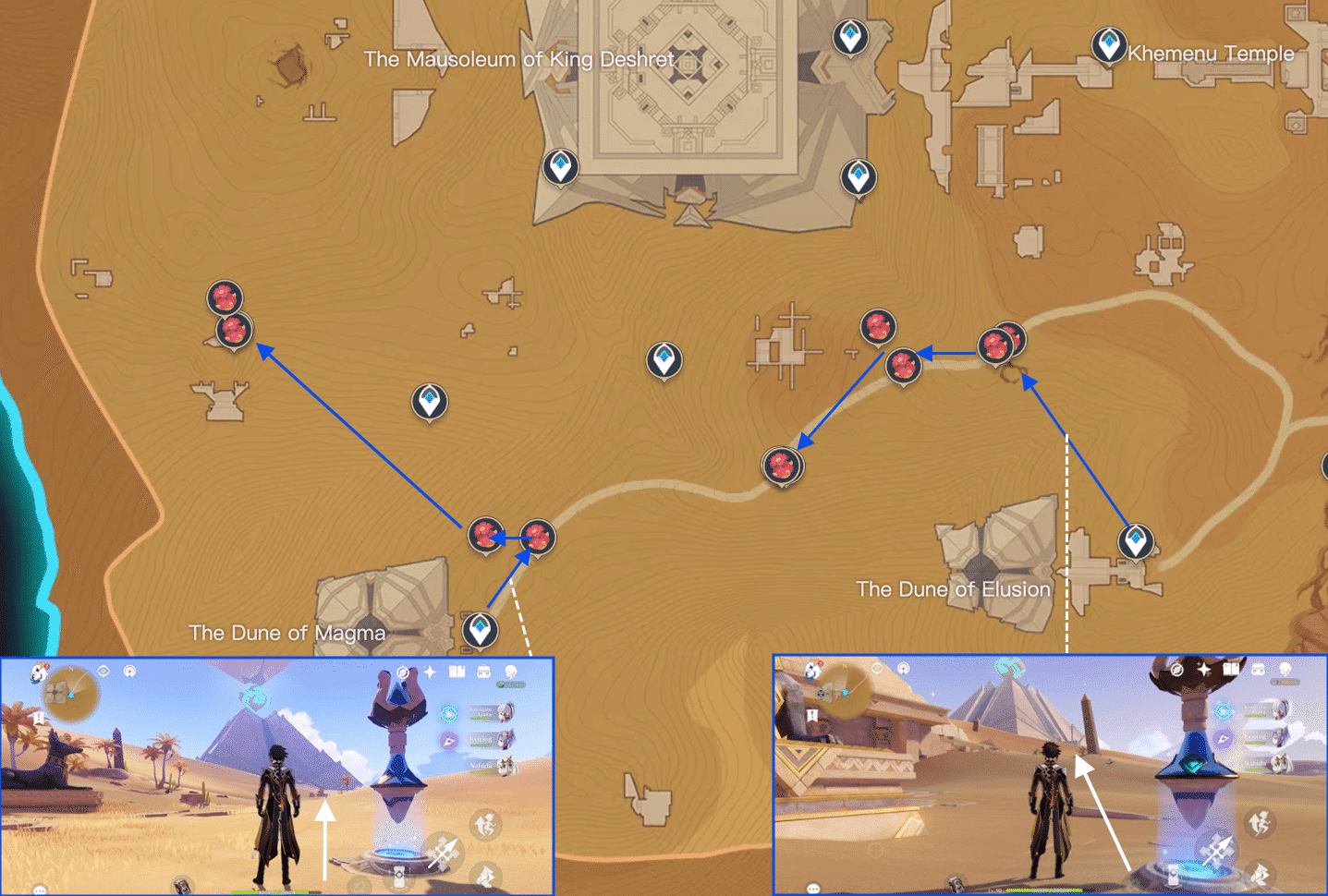Open the Adventurer Handbook book icon
Viewport: 1328px width, 896px height.
click(x=457, y=672)
